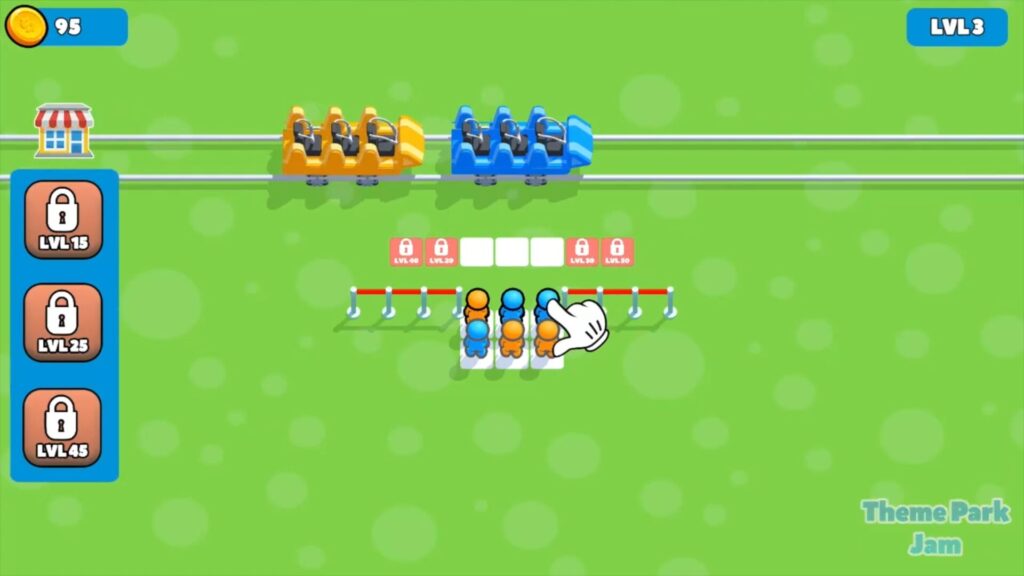Open the shop building icon
This screenshot has height=576, width=1024.
coord(64,131)
